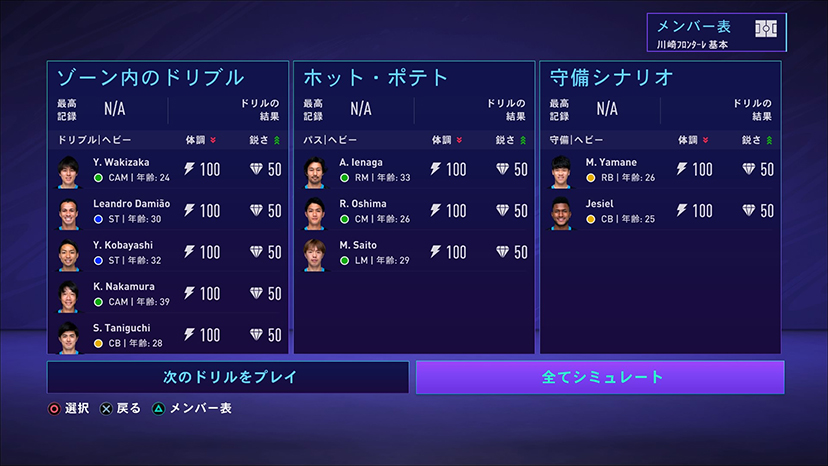Pick Y. Wakizaka's player row
The width and height of the screenshot is (828, 466).
point(167,170)
